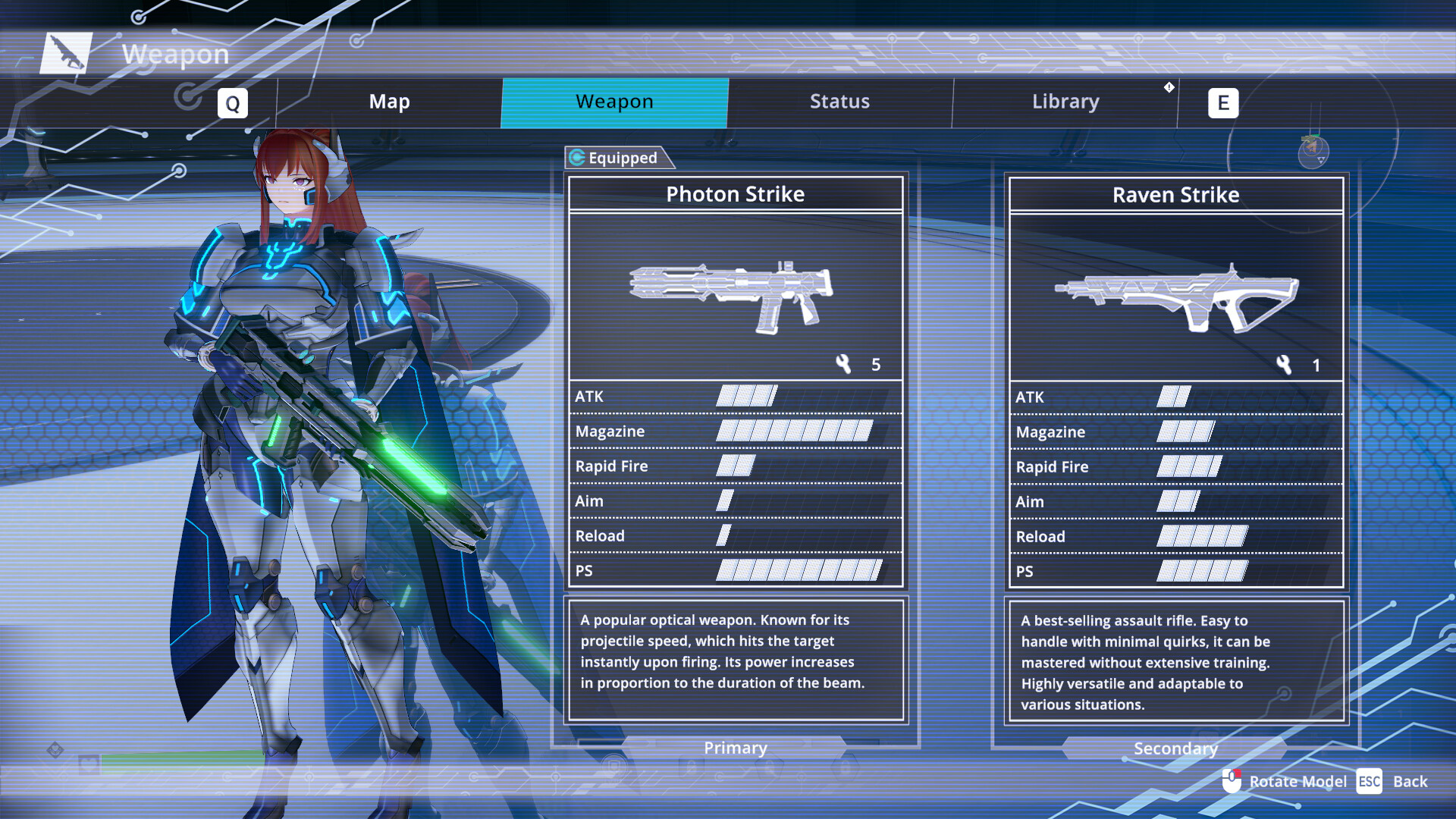Viewport: 1456px width, 819px height.
Task: Click the E key prompt icon
Action: pos(1222,102)
